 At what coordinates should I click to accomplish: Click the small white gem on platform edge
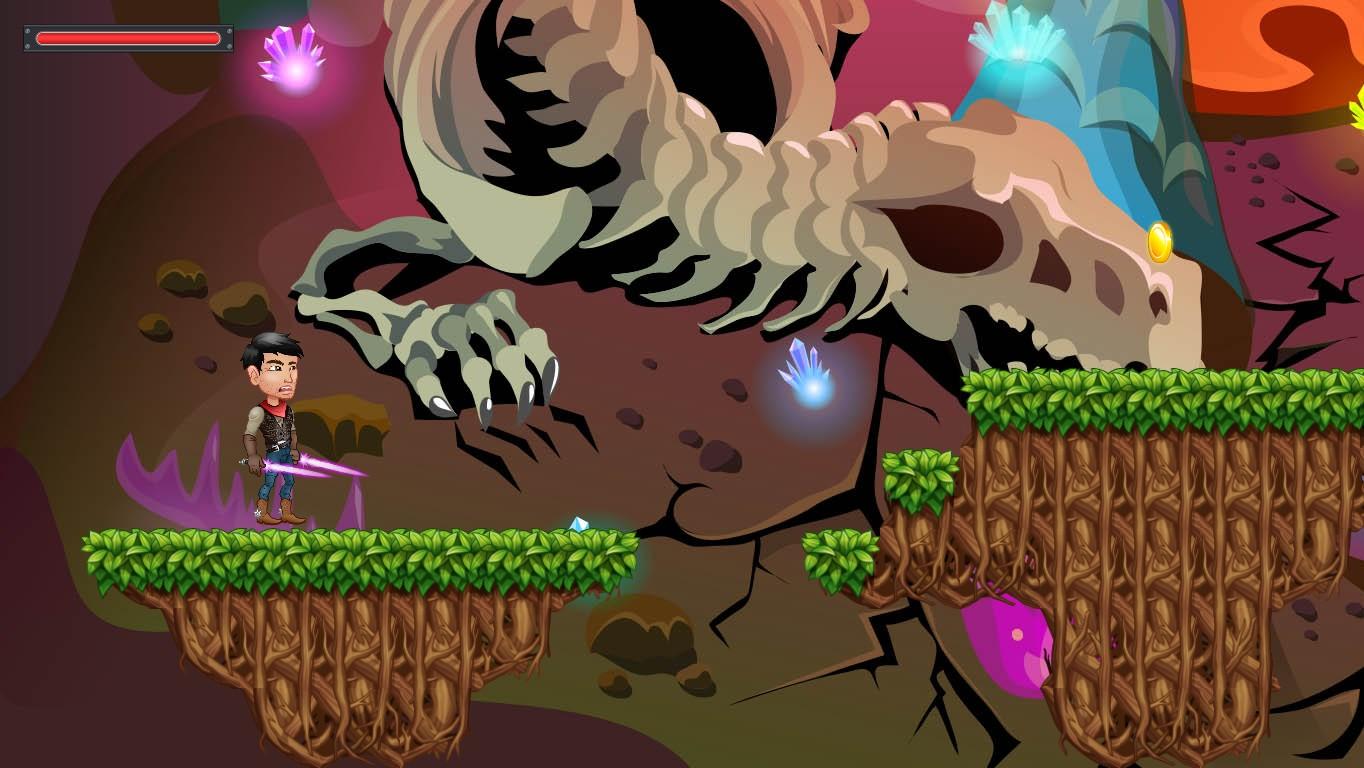[577, 523]
